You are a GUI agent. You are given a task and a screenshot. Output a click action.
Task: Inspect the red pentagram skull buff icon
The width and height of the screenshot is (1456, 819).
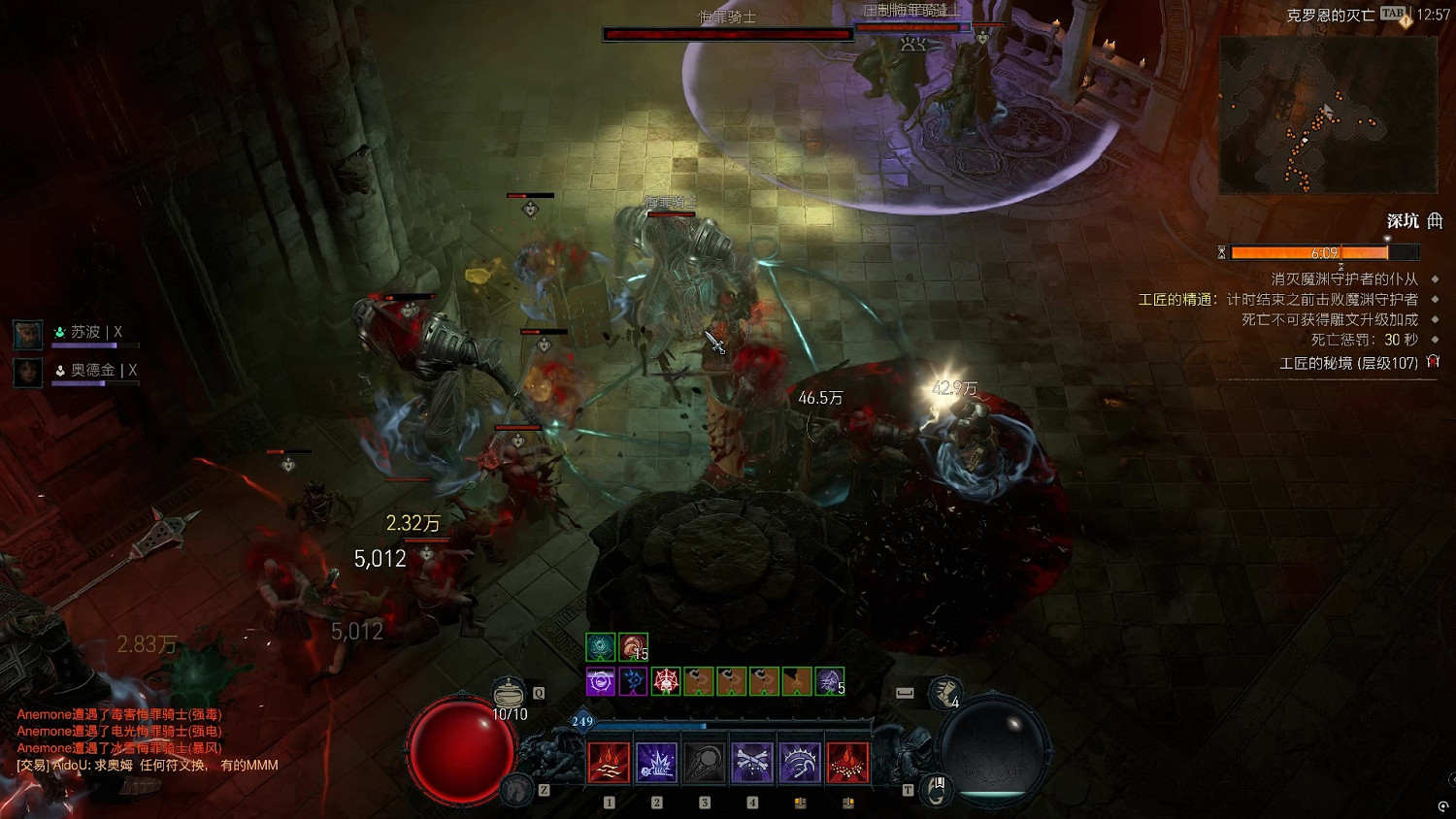[666, 681]
